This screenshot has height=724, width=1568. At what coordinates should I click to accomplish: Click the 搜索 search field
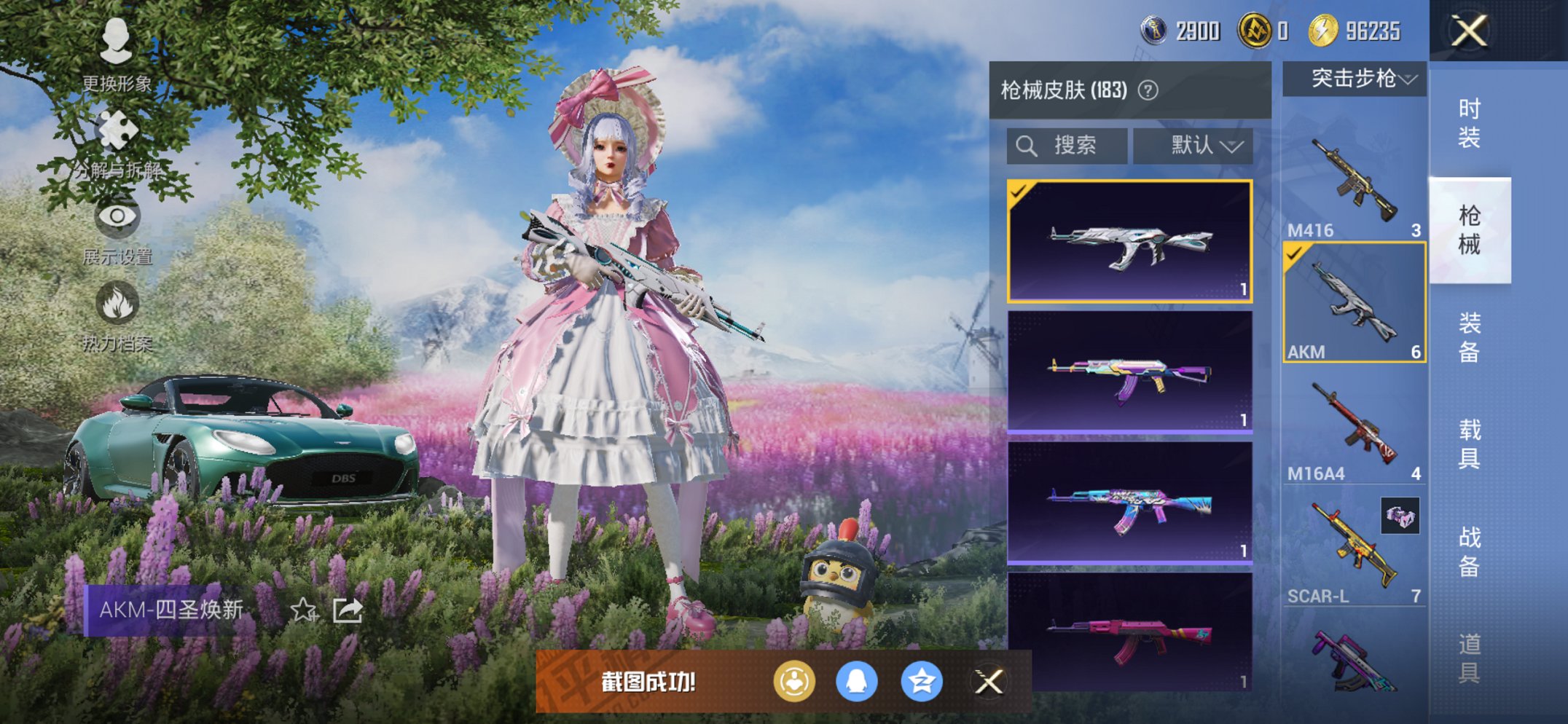(1067, 145)
